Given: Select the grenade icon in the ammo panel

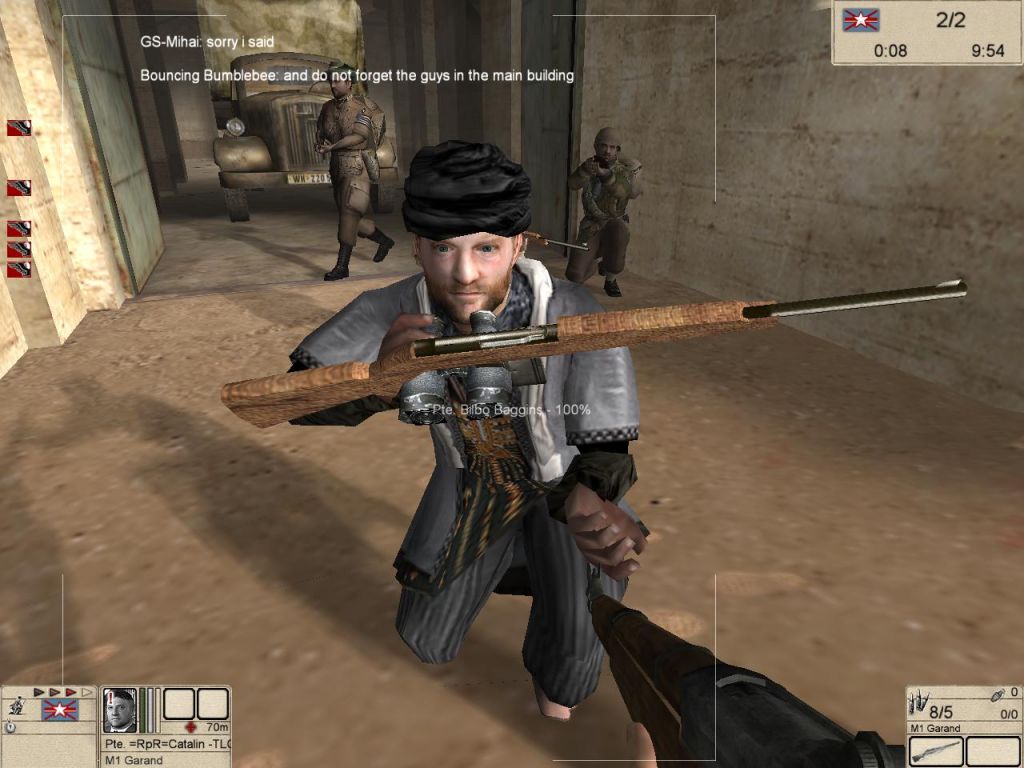Looking at the screenshot, I should click(x=996, y=694).
